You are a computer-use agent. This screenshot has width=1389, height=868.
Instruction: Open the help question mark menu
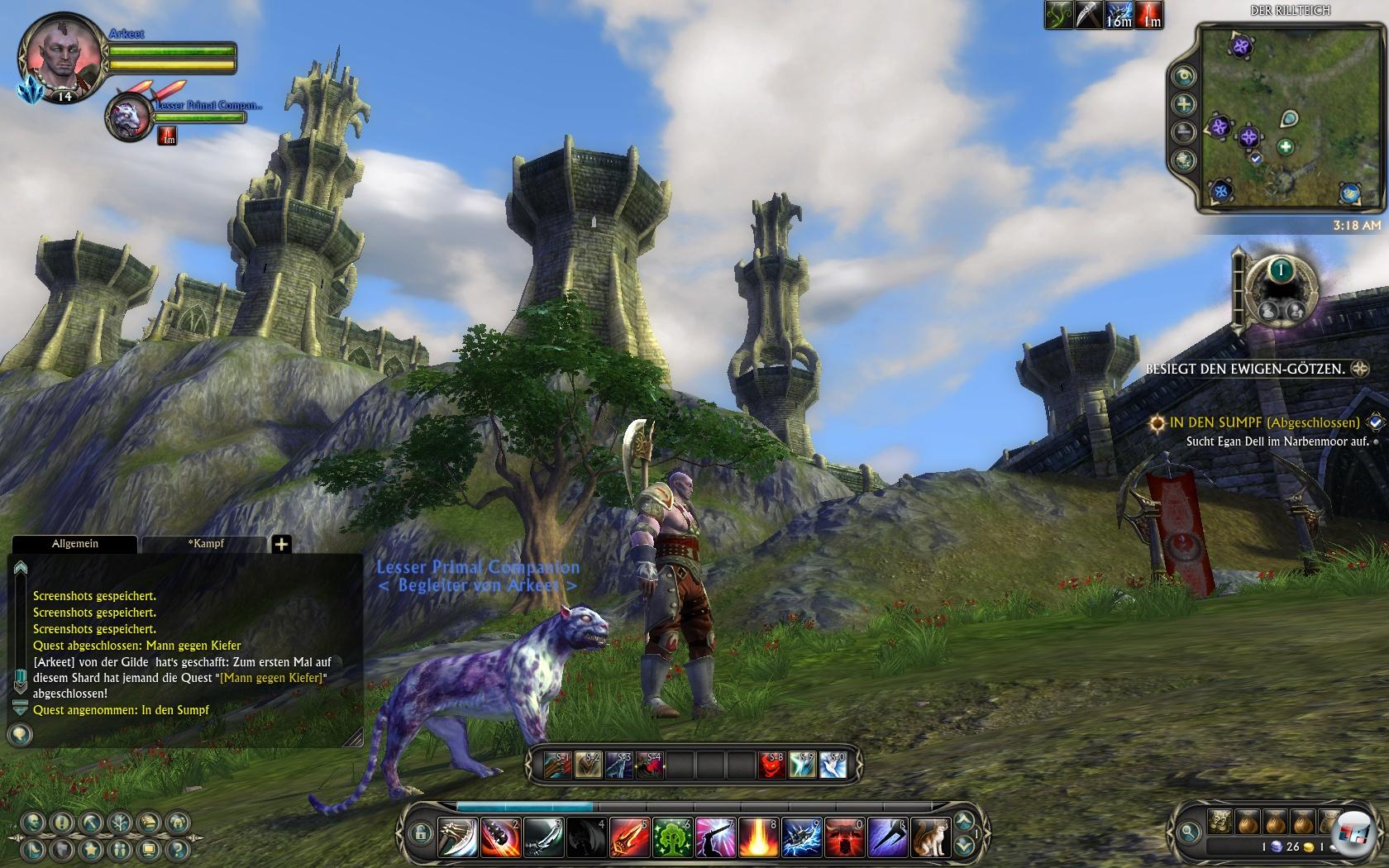point(176,849)
